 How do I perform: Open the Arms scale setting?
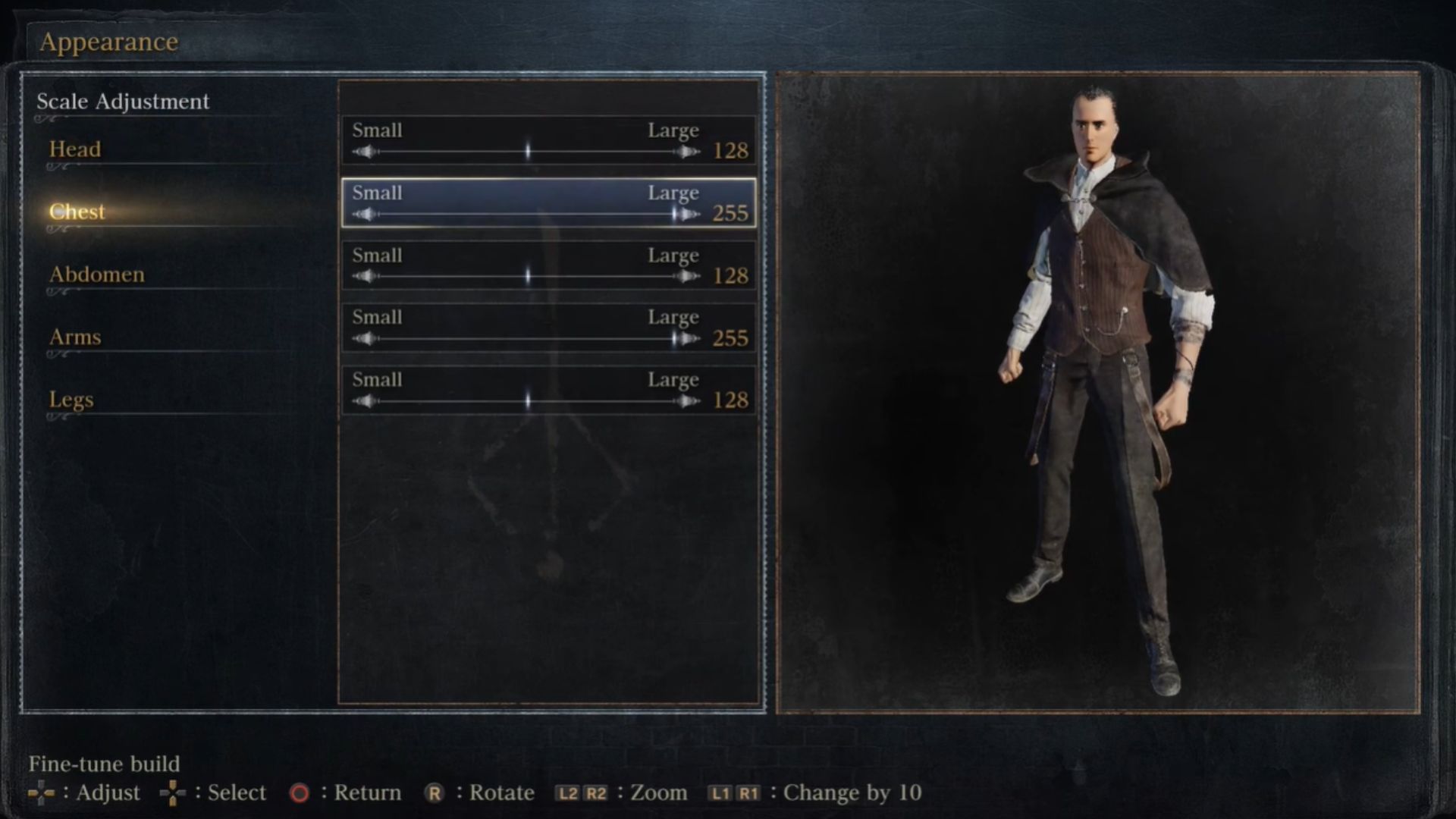point(75,337)
